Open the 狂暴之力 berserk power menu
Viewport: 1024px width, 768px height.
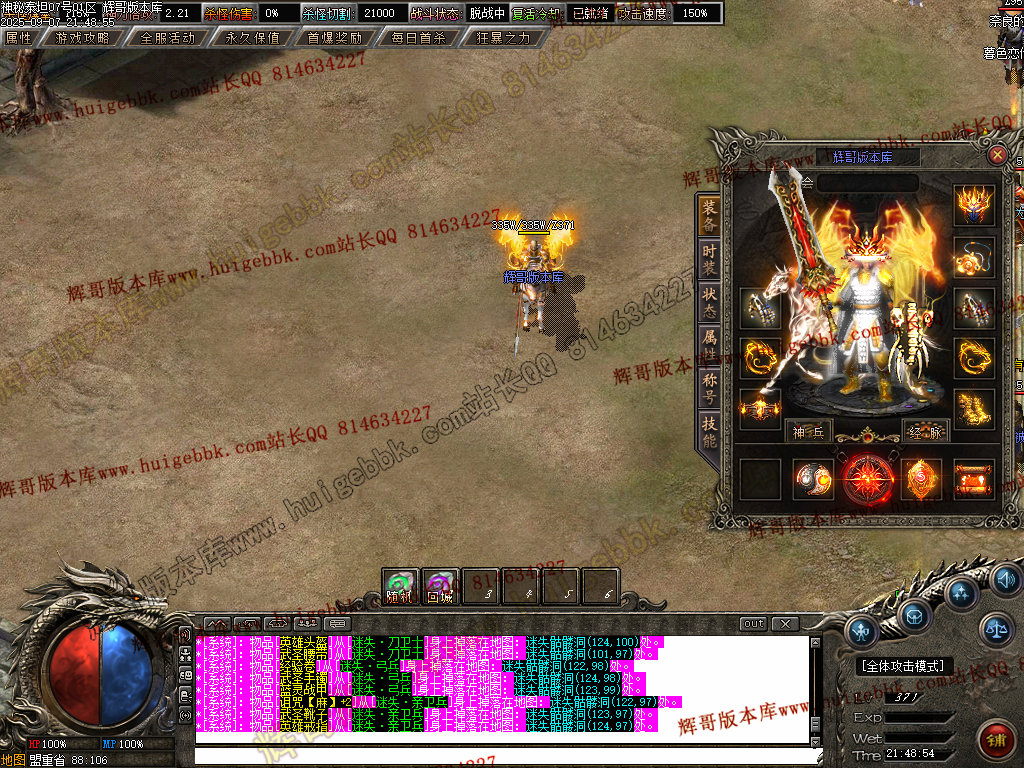tap(503, 38)
